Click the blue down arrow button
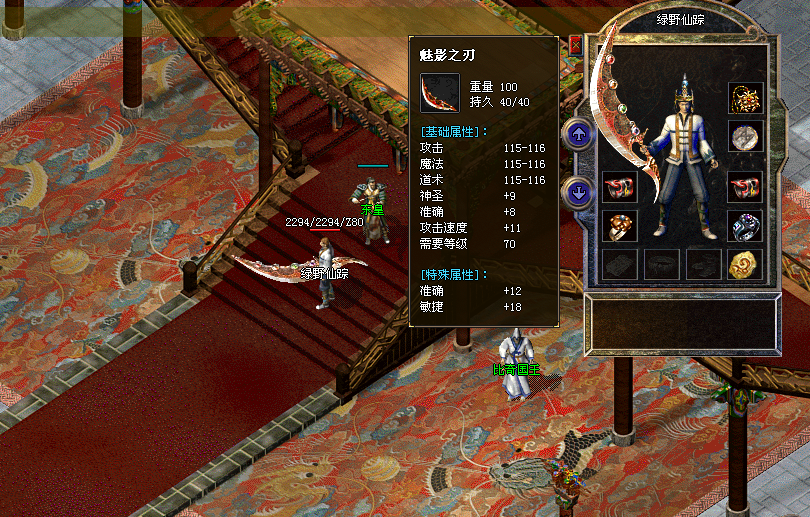Viewport: 810px width, 517px height. coord(579,190)
